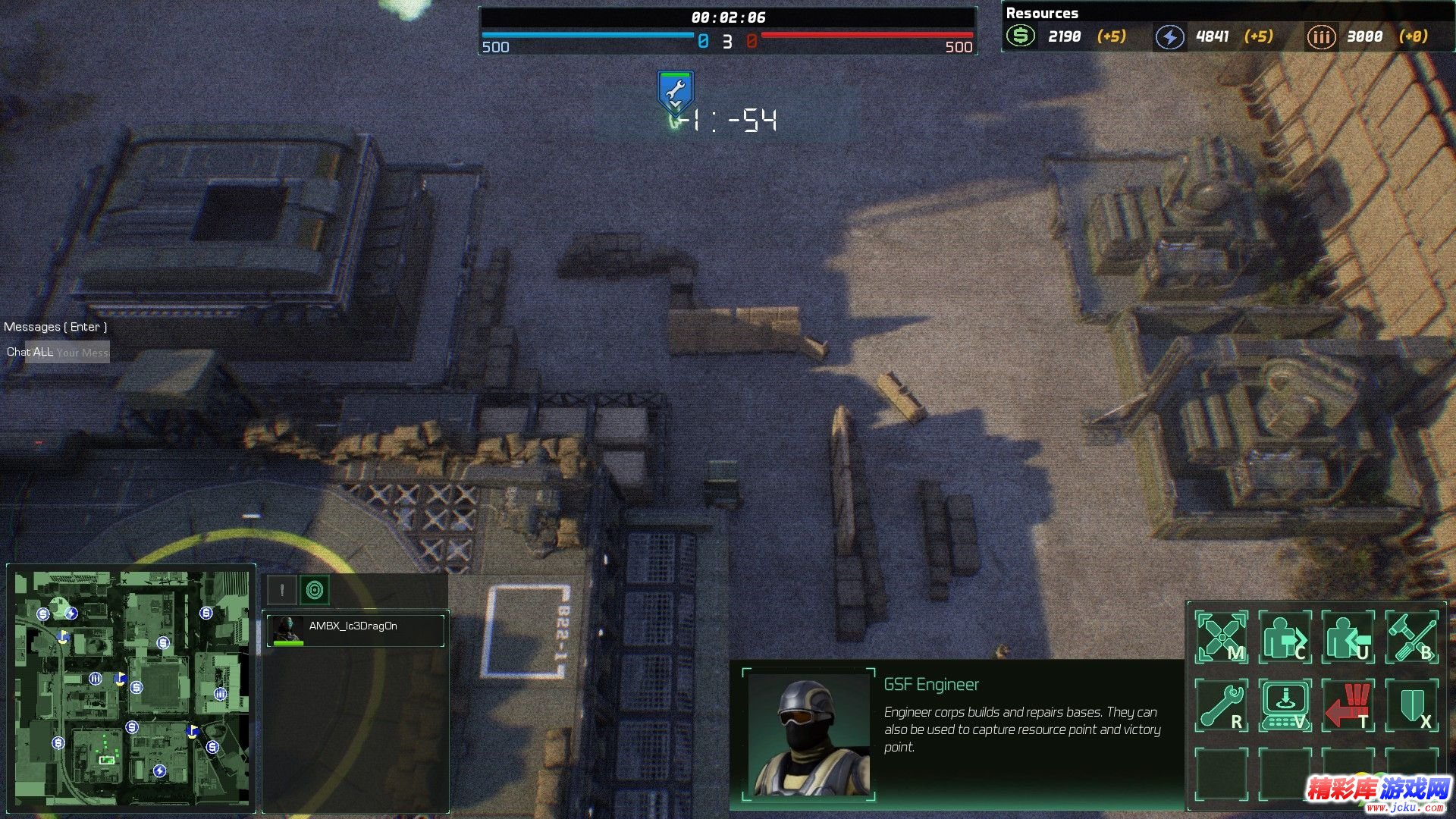Click the power bolt marker at minimap bottom
The width and height of the screenshot is (1456, 819).
point(159,770)
